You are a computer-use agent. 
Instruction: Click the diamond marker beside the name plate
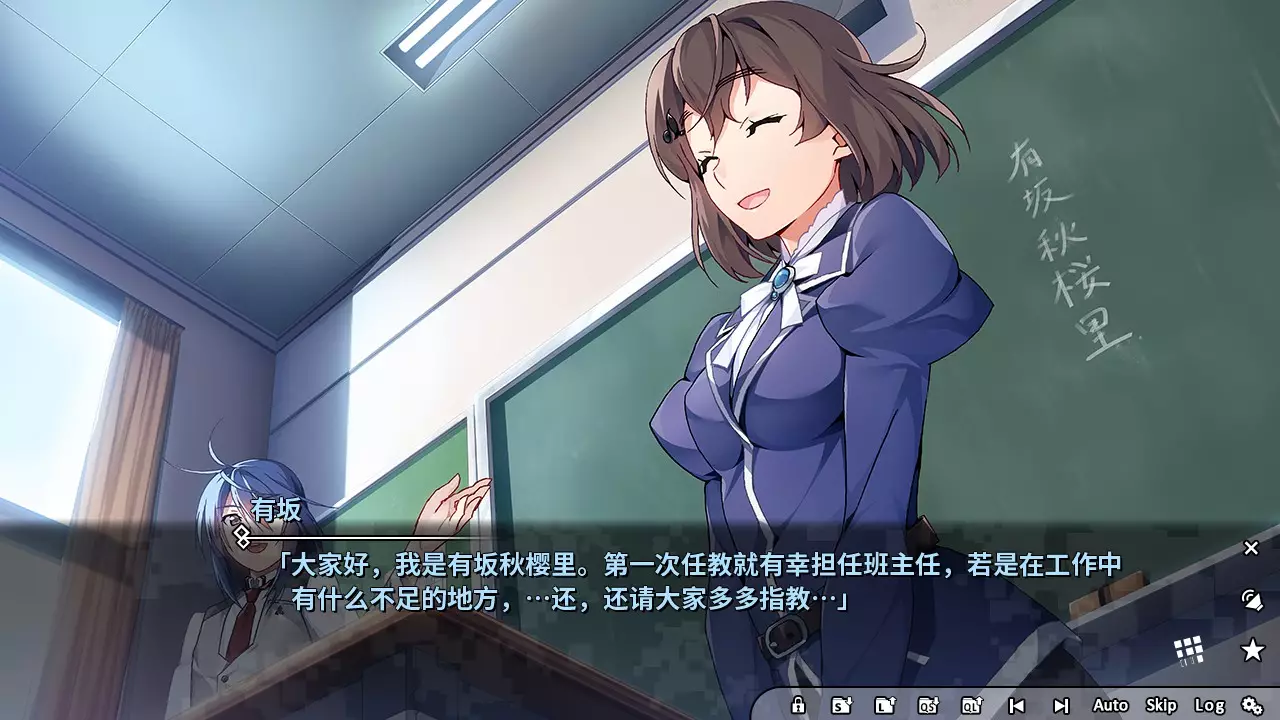point(241,534)
